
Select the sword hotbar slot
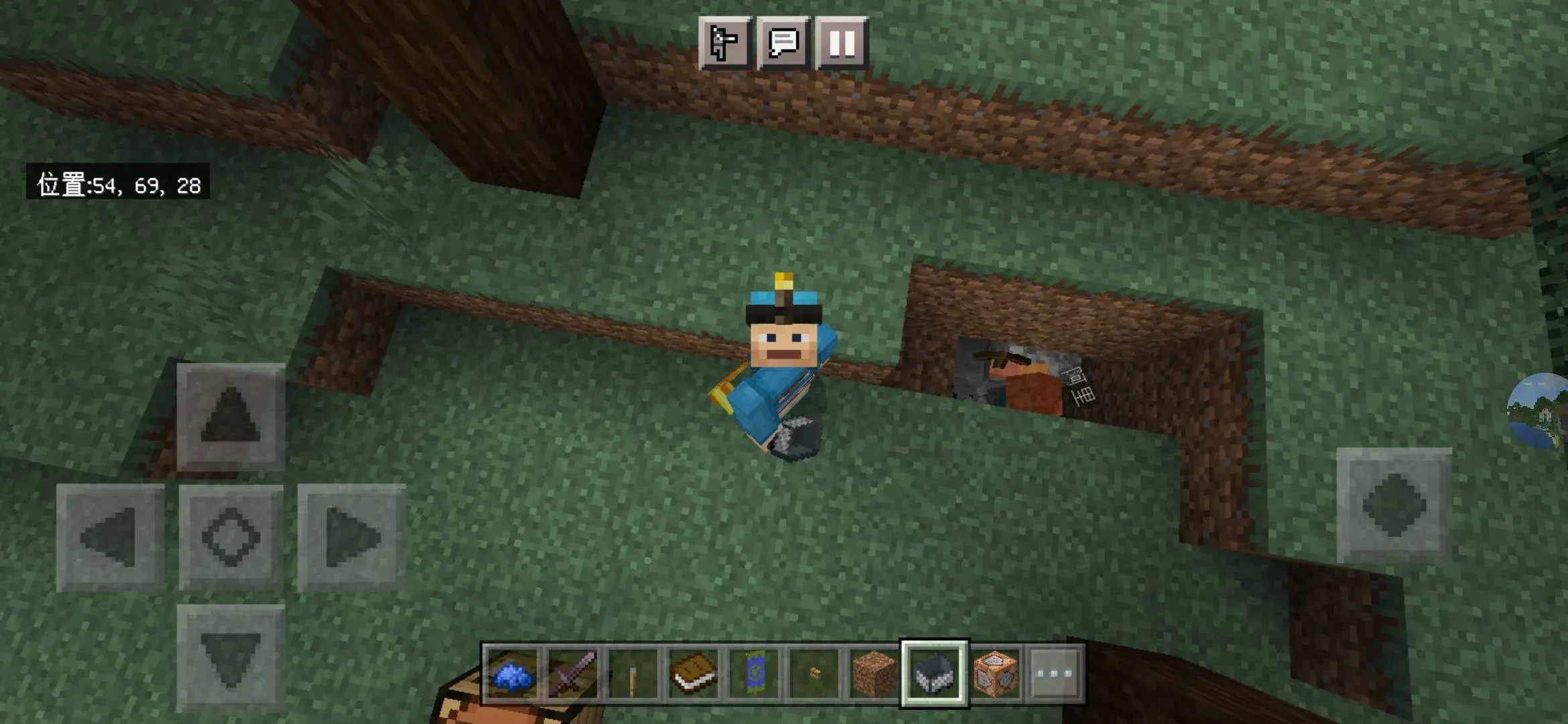(573, 674)
